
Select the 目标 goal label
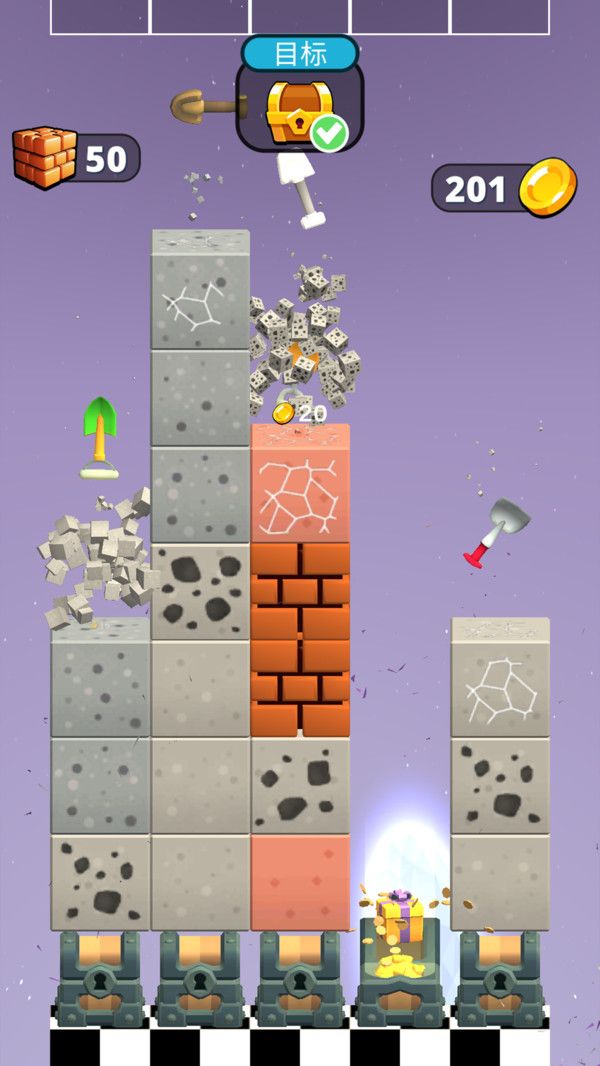(x=300, y=54)
